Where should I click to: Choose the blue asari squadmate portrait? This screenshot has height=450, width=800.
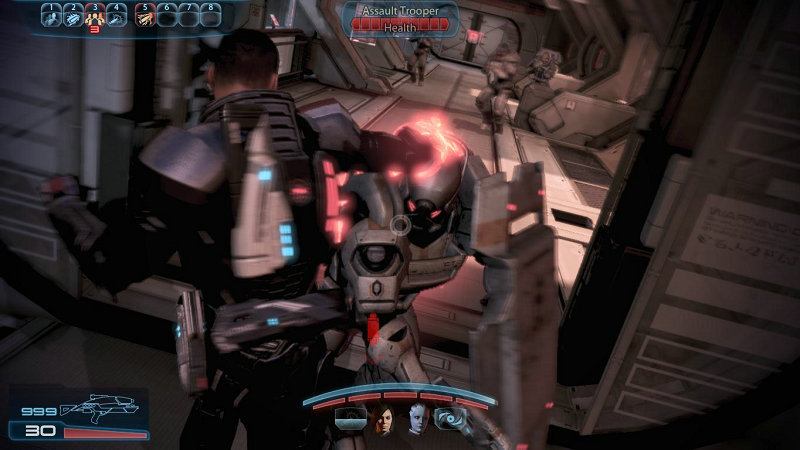416,420
